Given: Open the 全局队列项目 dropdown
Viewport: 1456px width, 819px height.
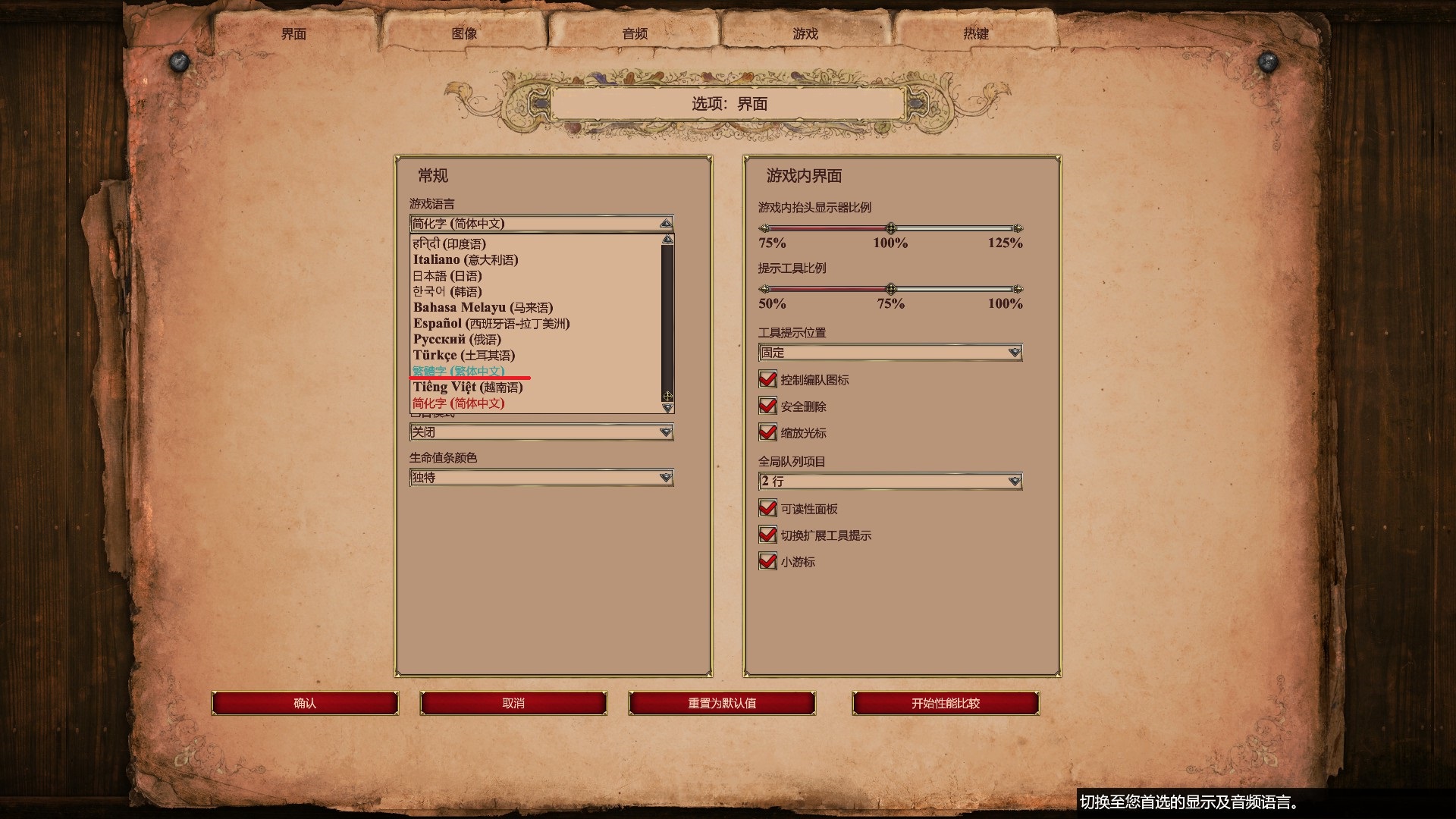Looking at the screenshot, I should tap(890, 482).
